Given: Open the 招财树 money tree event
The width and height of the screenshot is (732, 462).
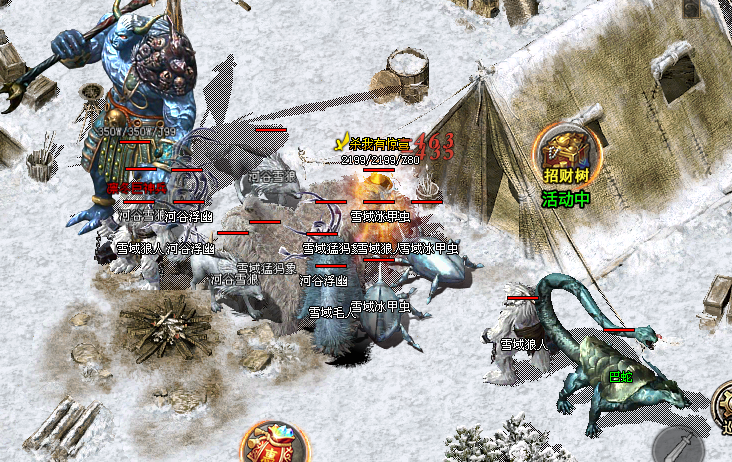Looking at the screenshot, I should tap(569, 153).
